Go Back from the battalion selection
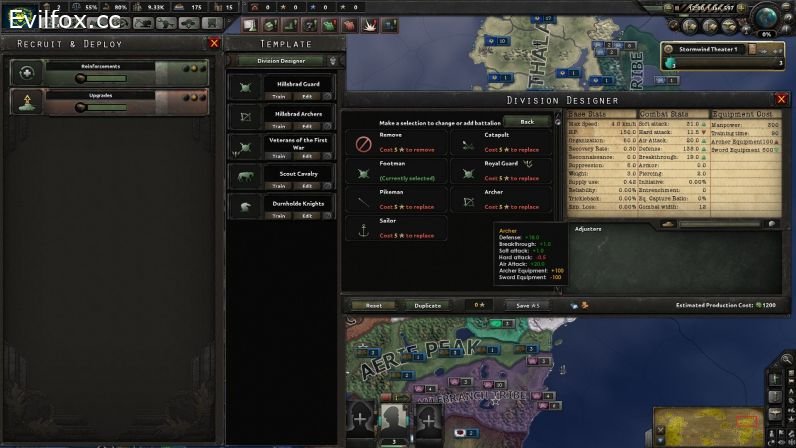Viewport: 796px width, 448px height. pos(526,121)
